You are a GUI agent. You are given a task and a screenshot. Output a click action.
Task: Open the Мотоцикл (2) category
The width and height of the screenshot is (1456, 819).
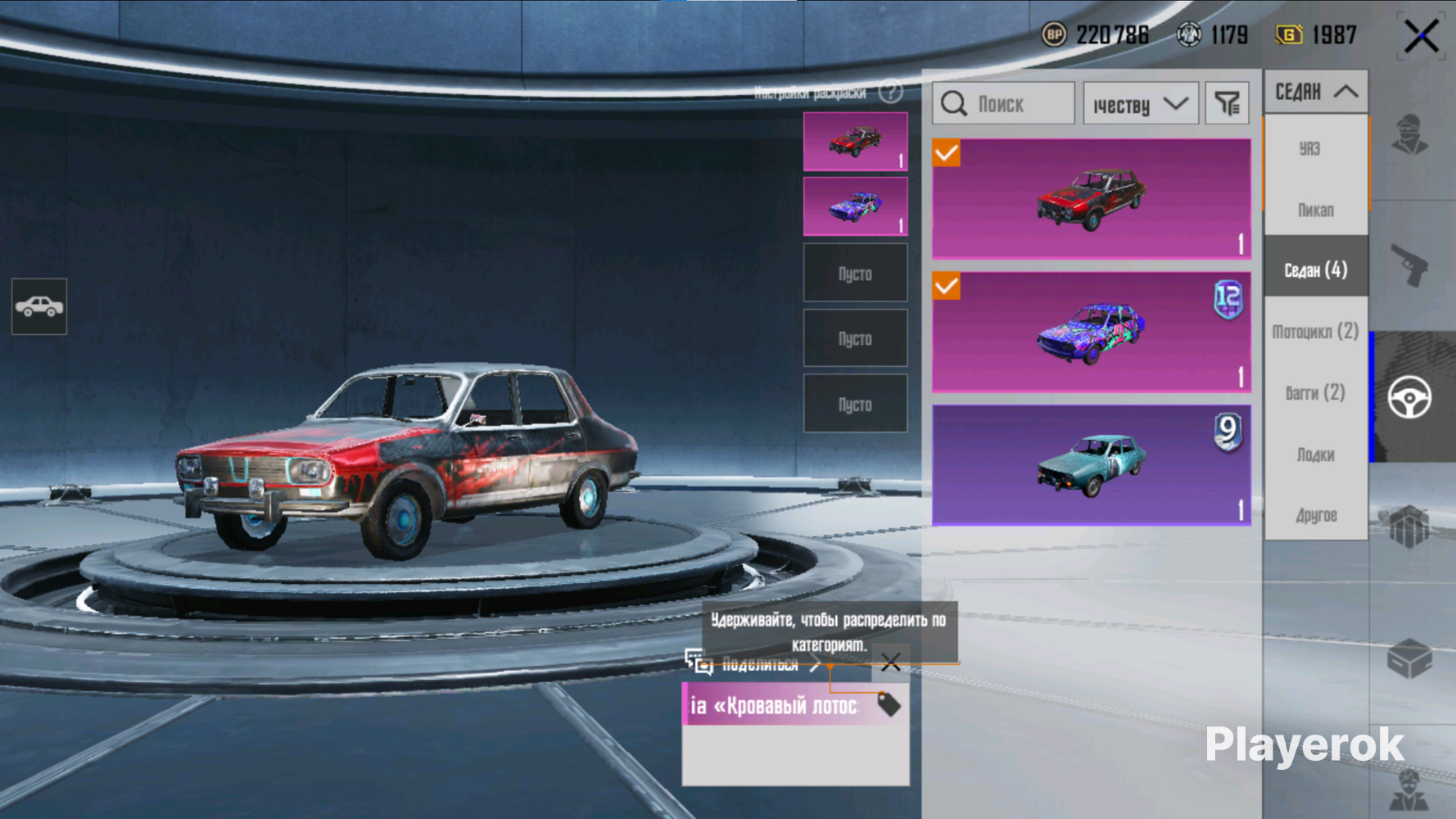1315,332
